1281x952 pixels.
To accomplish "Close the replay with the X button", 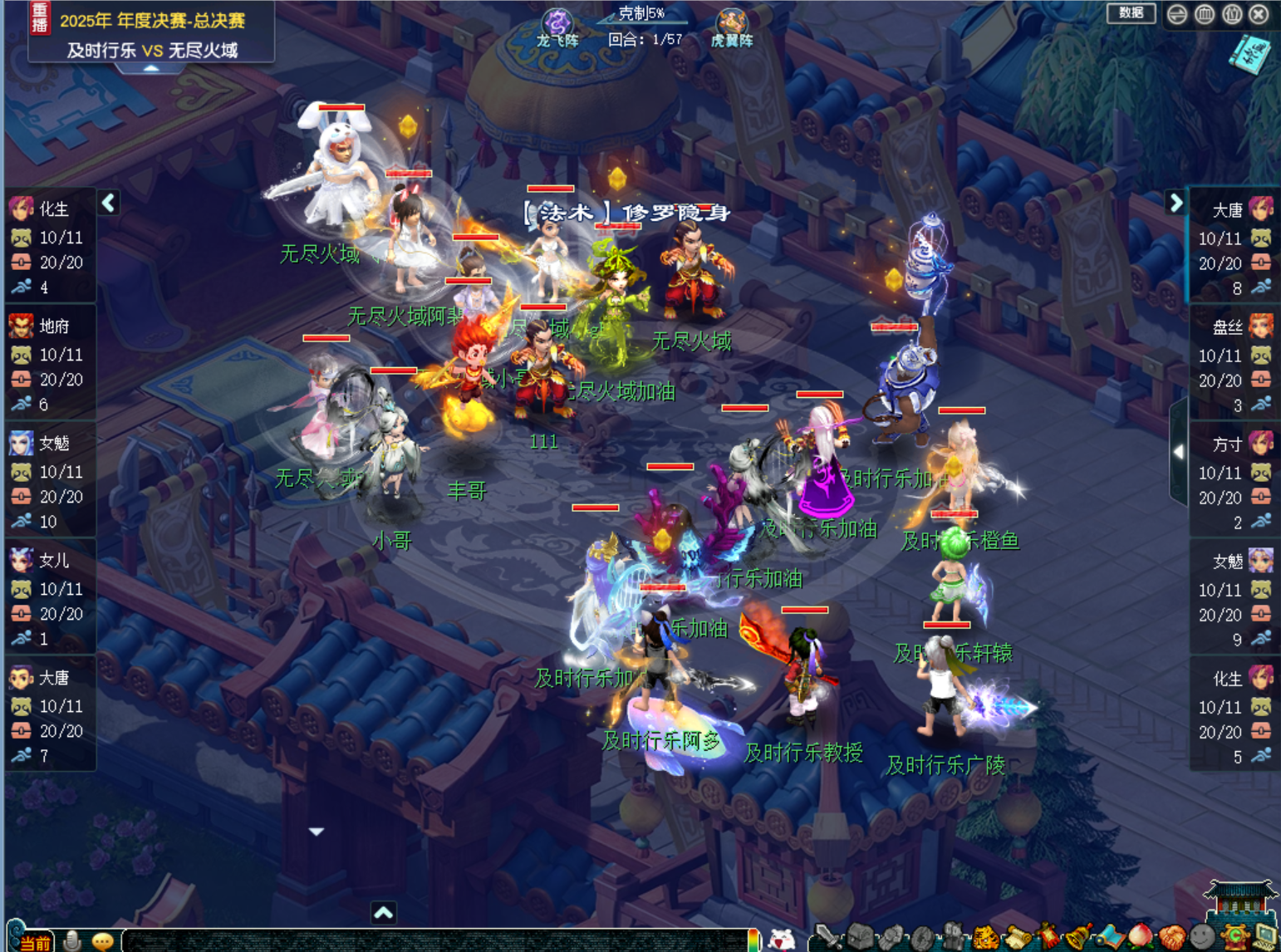I will tap(1259, 14).
